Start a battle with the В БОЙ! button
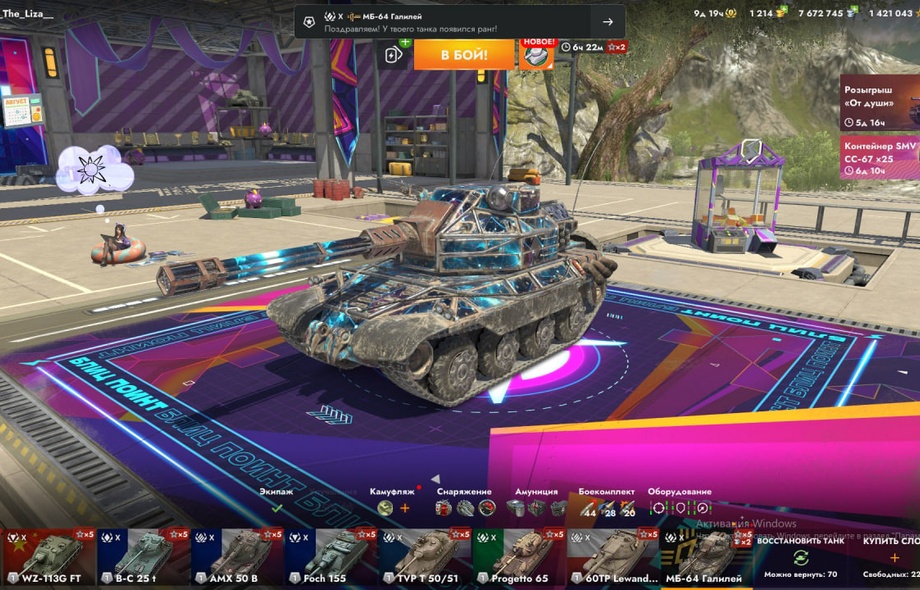 463,53
